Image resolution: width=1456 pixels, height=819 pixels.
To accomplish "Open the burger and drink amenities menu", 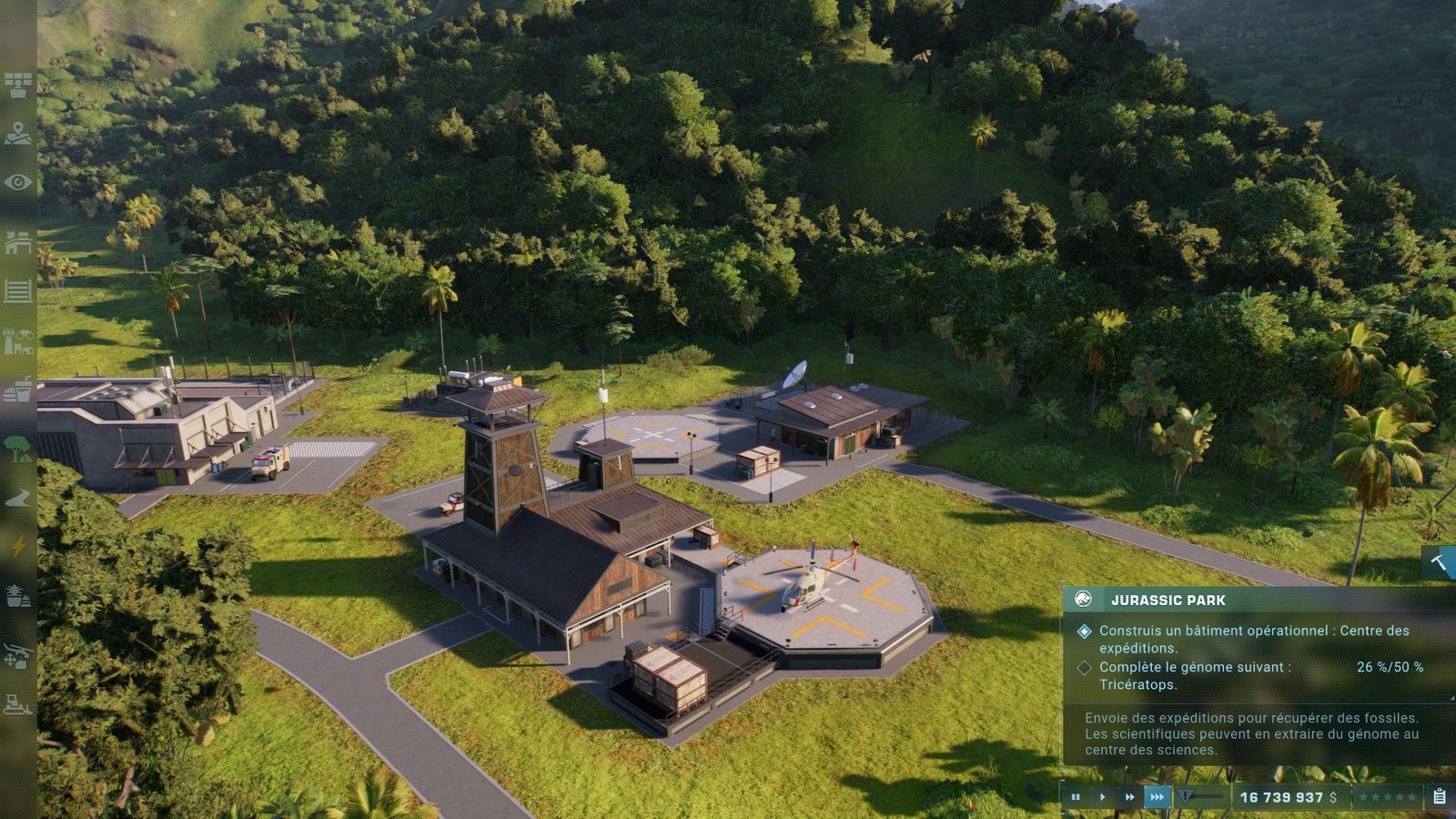I will coord(17,391).
